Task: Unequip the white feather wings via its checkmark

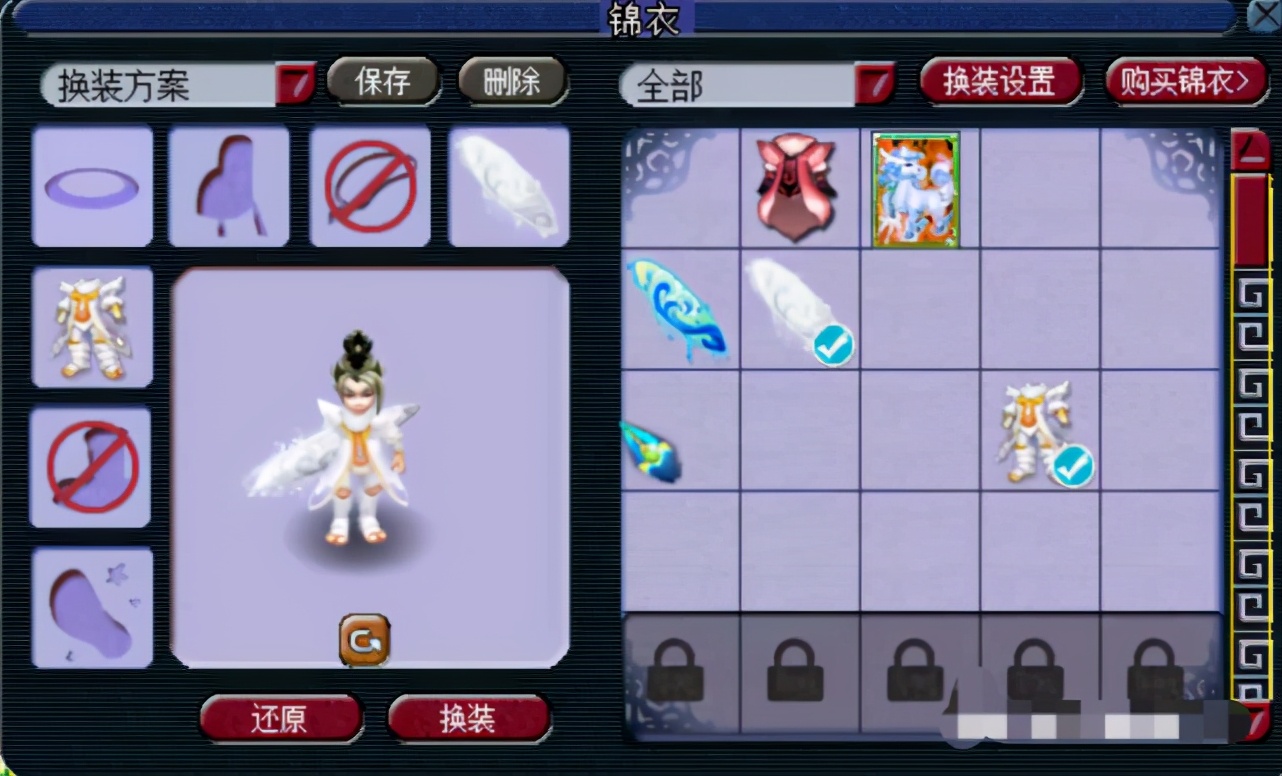Action: point(834,345)
